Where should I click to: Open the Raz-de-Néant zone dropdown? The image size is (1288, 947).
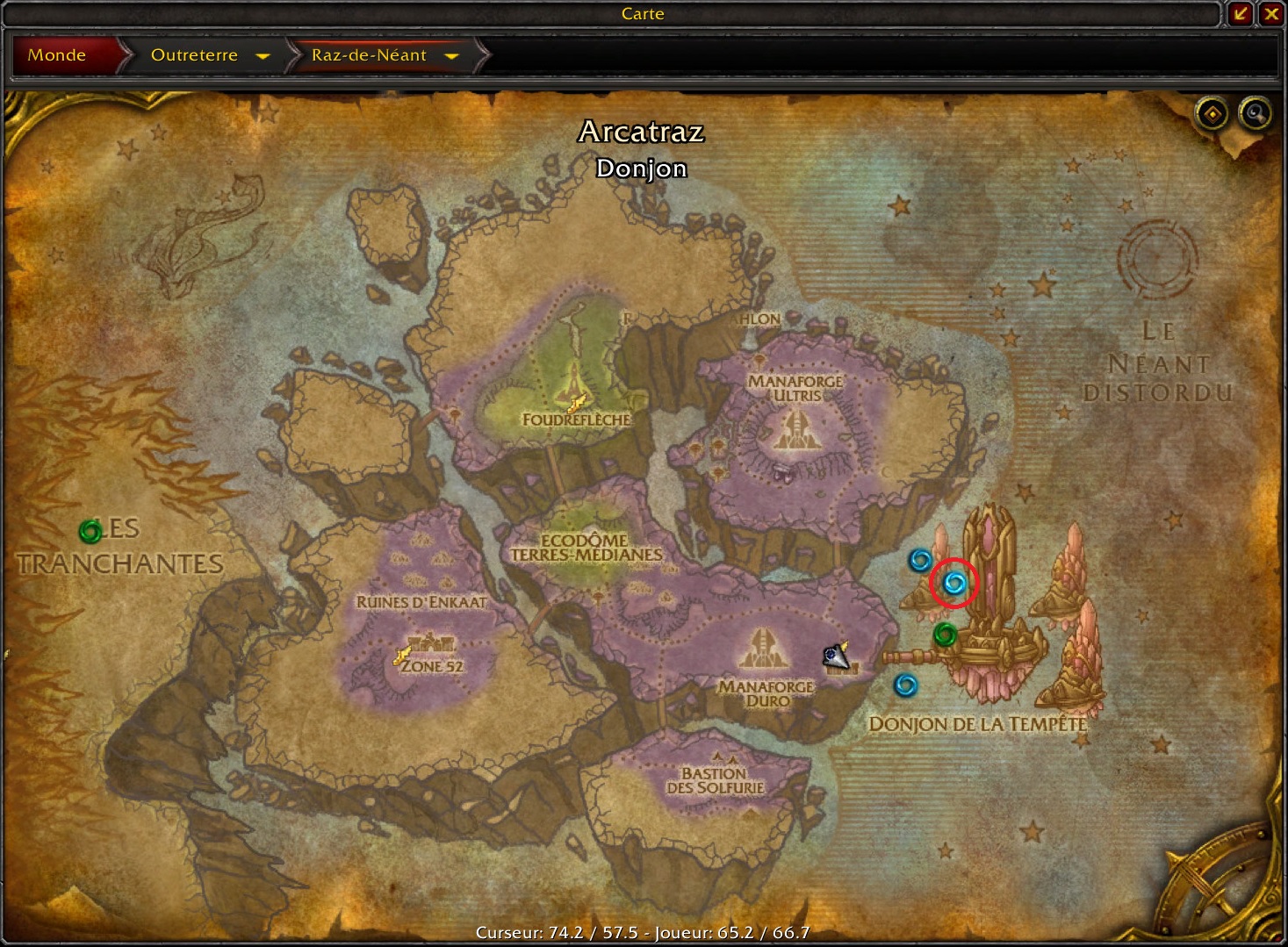452,55
